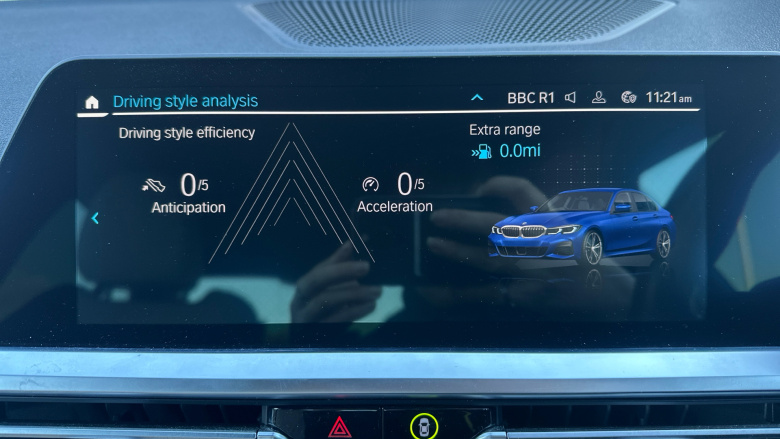Tap the speaker volume icon
The image size is (780, 439).
tap(570, 98)
